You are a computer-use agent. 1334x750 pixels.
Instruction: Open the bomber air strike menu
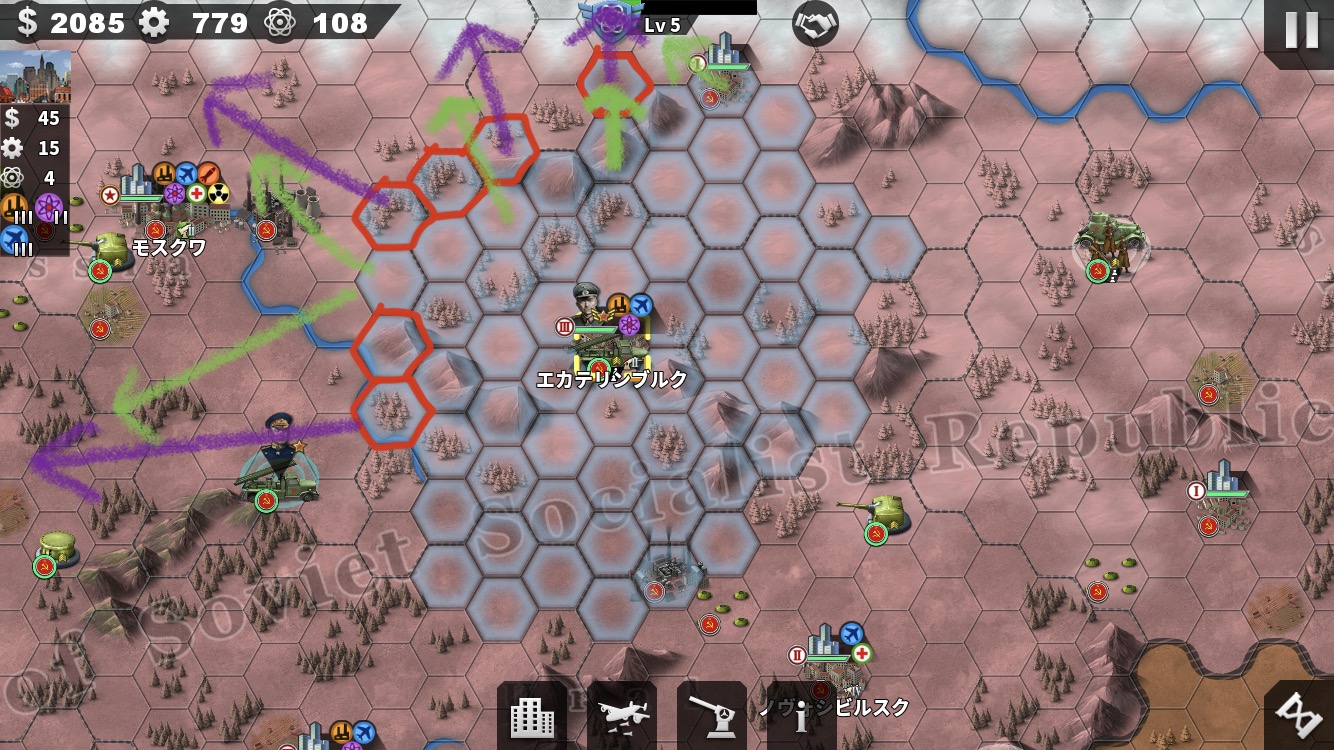[x=622, y=716]
